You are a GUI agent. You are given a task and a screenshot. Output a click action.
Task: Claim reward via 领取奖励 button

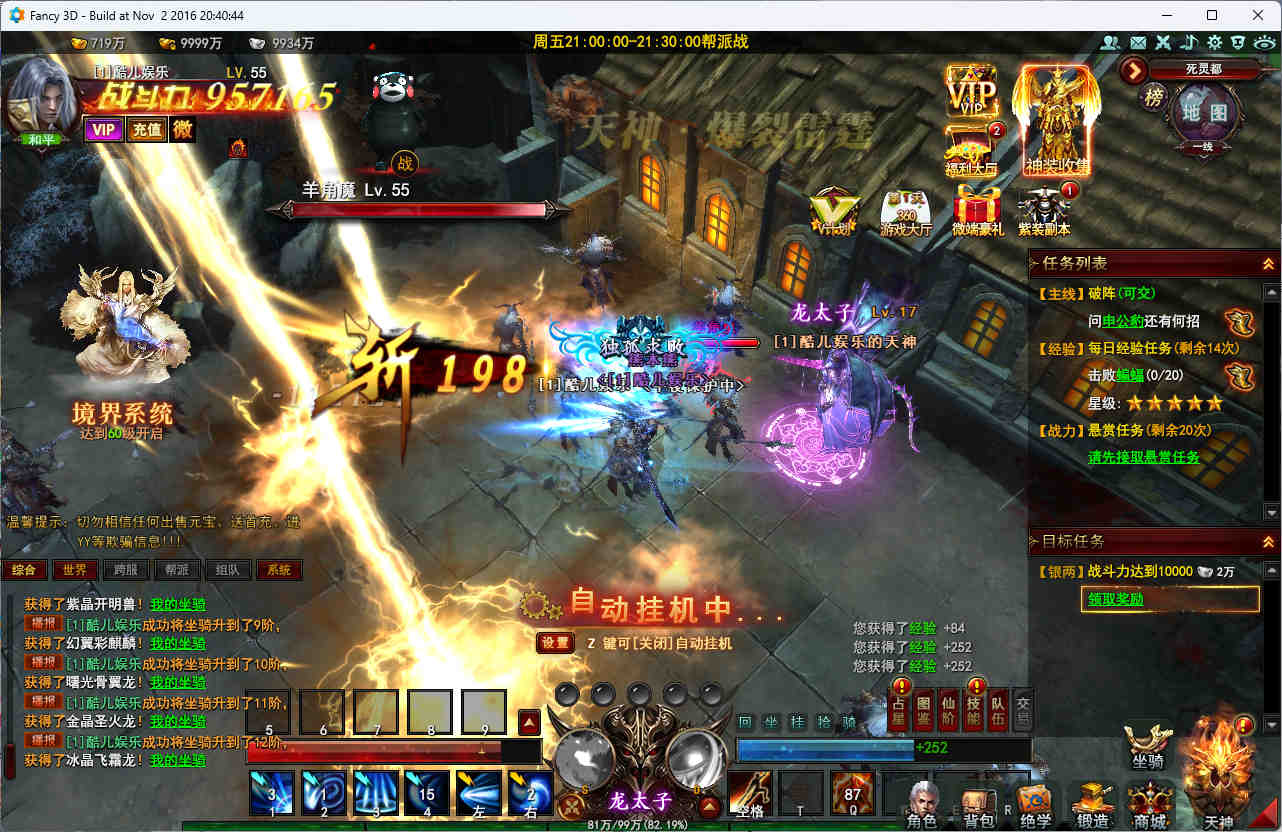1170,599
